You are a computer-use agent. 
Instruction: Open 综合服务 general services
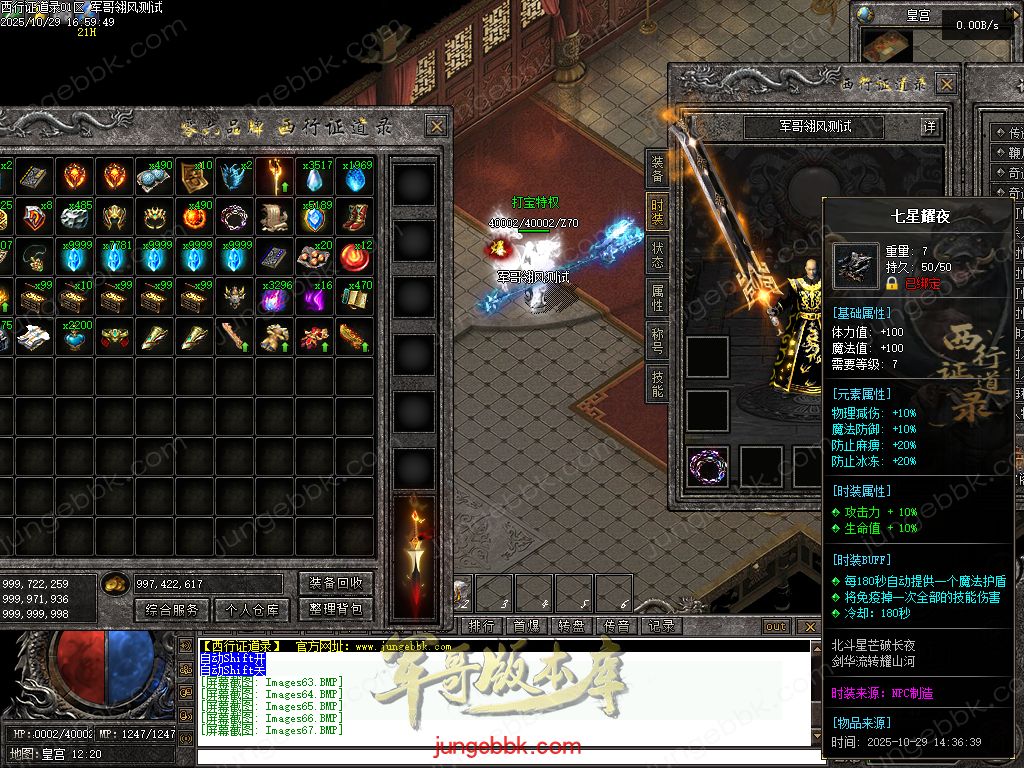[172, 609]
